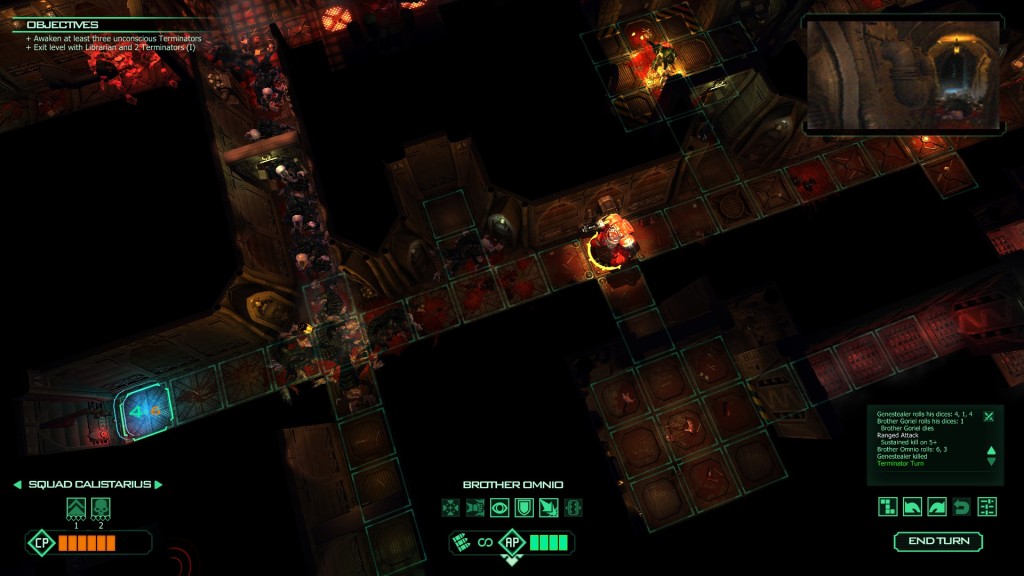Screen dimensions: 1024x576
Task: Click the first-person shoulder camera view
Action: point(903,73)
